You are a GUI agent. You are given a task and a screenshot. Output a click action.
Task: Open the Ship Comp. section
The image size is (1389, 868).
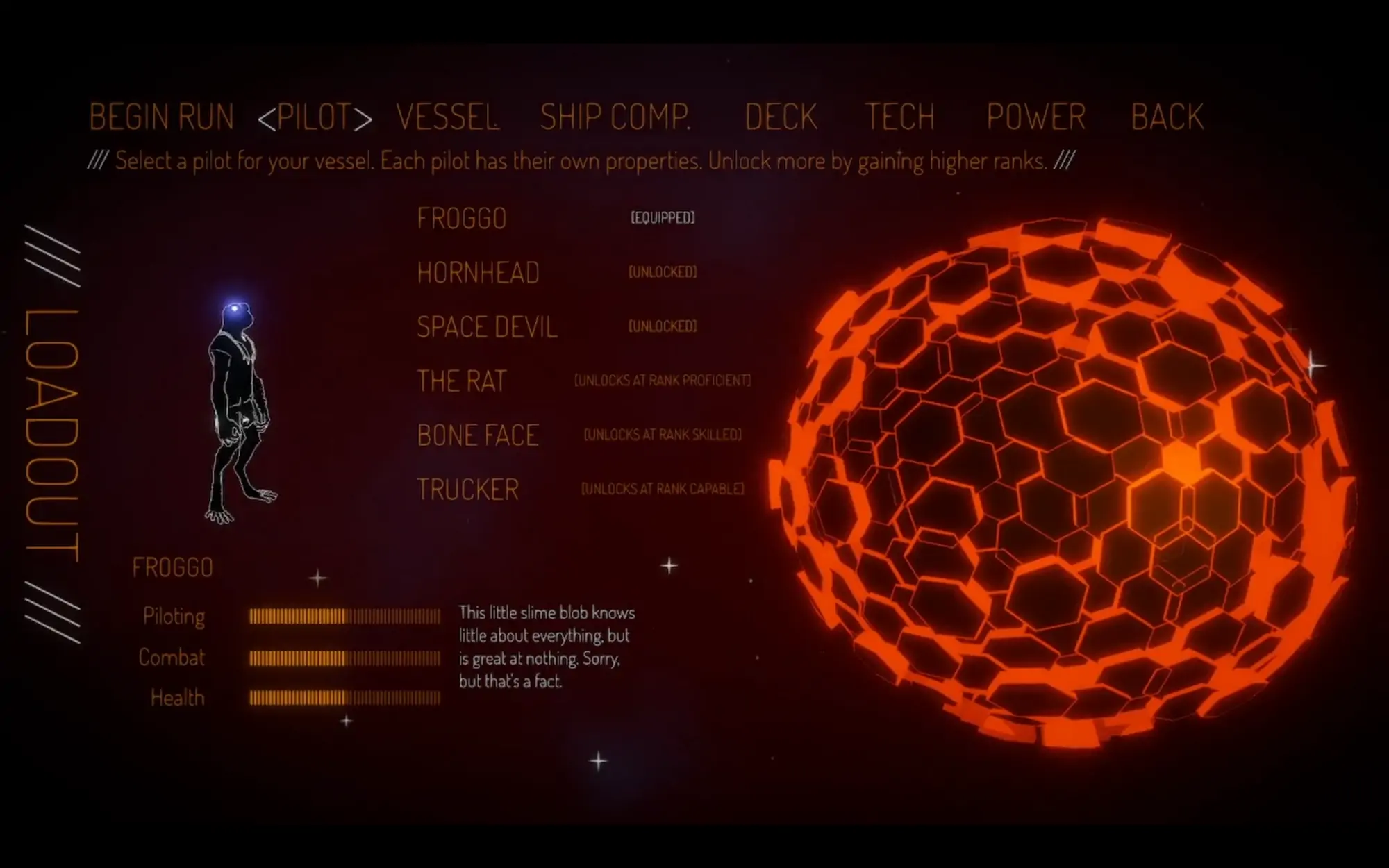(615, 117)
